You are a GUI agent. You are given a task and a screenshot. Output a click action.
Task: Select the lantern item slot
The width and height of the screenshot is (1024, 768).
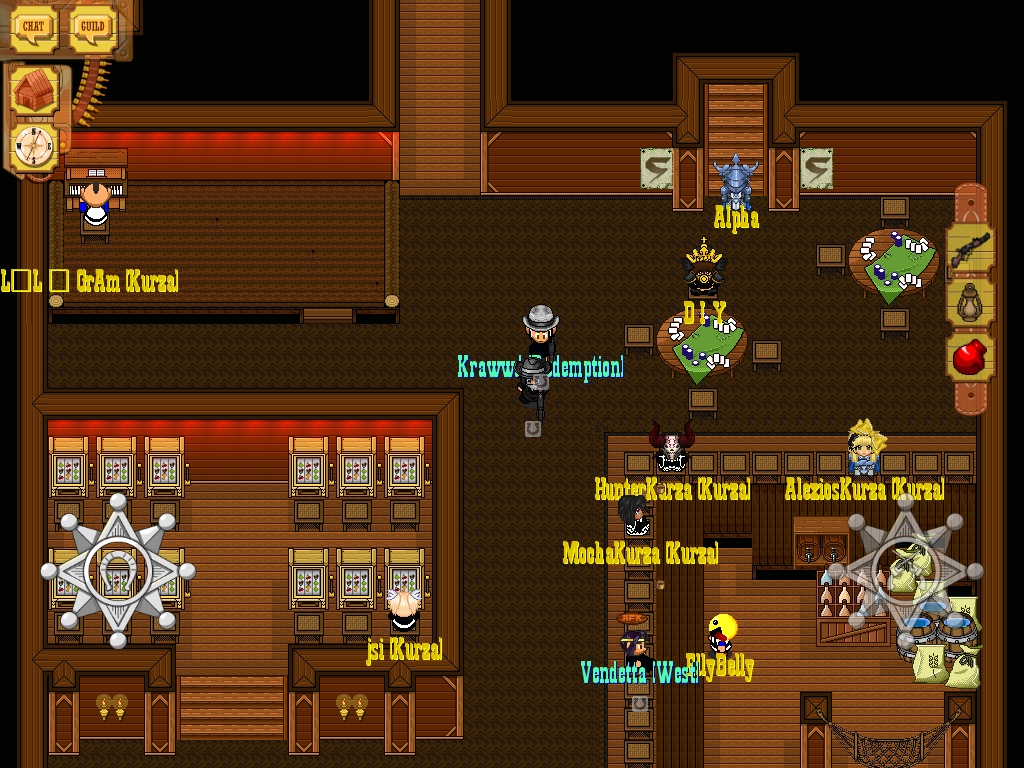click(970, 302)
